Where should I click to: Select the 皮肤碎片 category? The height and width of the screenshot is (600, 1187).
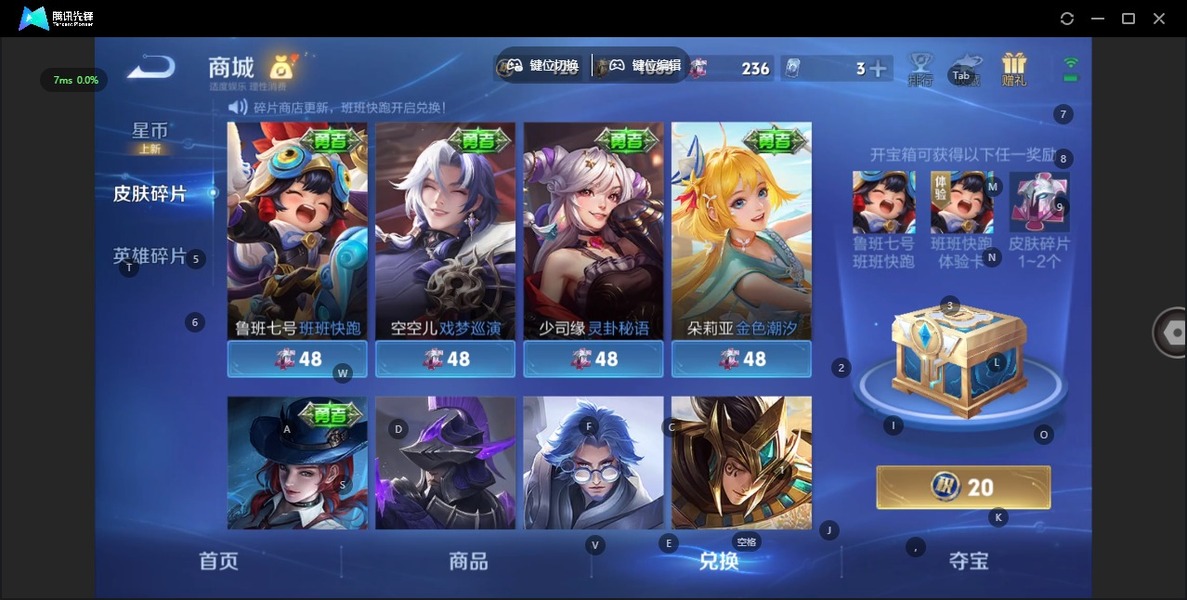coord(150,193)
